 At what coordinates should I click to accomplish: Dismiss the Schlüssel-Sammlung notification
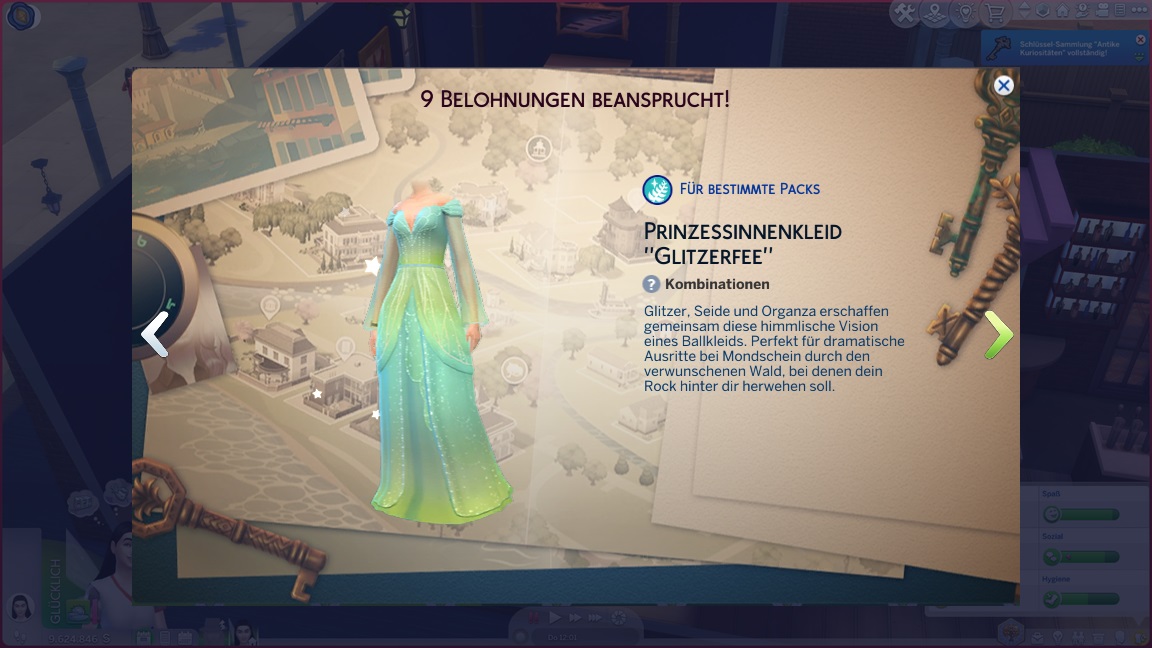point(1140,40)
